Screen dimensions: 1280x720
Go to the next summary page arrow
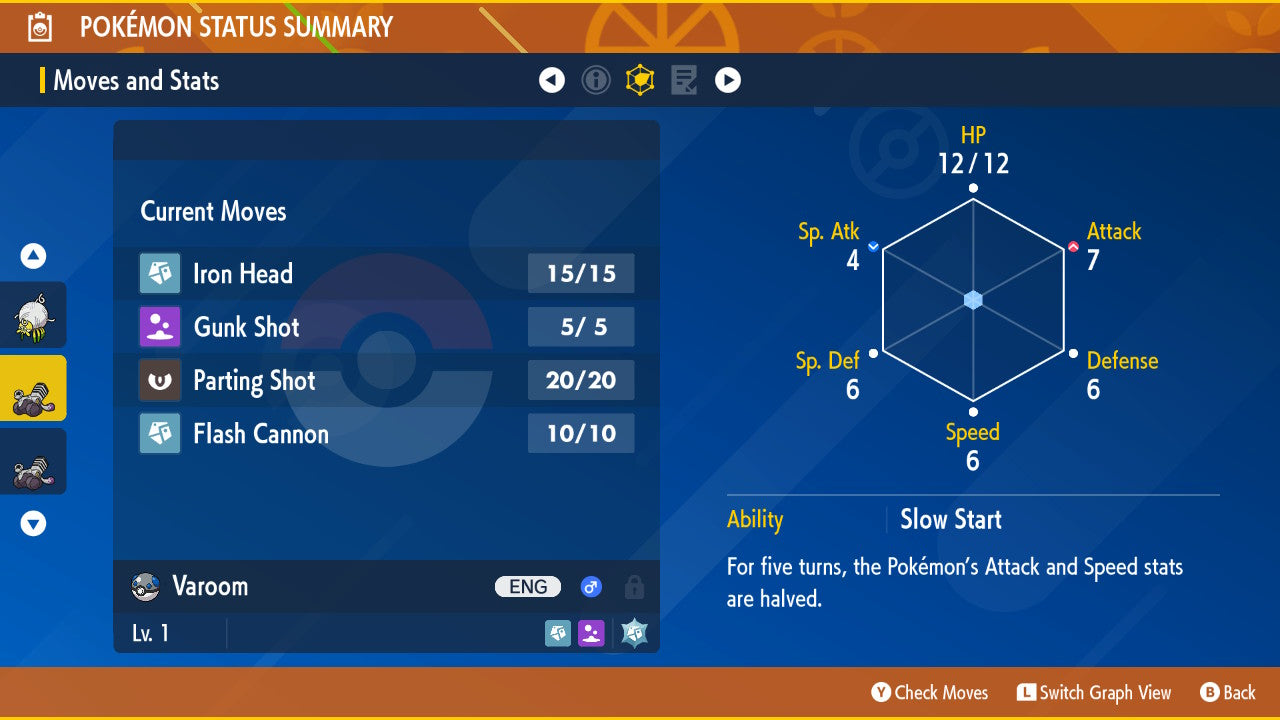click(x=728, y=80)
